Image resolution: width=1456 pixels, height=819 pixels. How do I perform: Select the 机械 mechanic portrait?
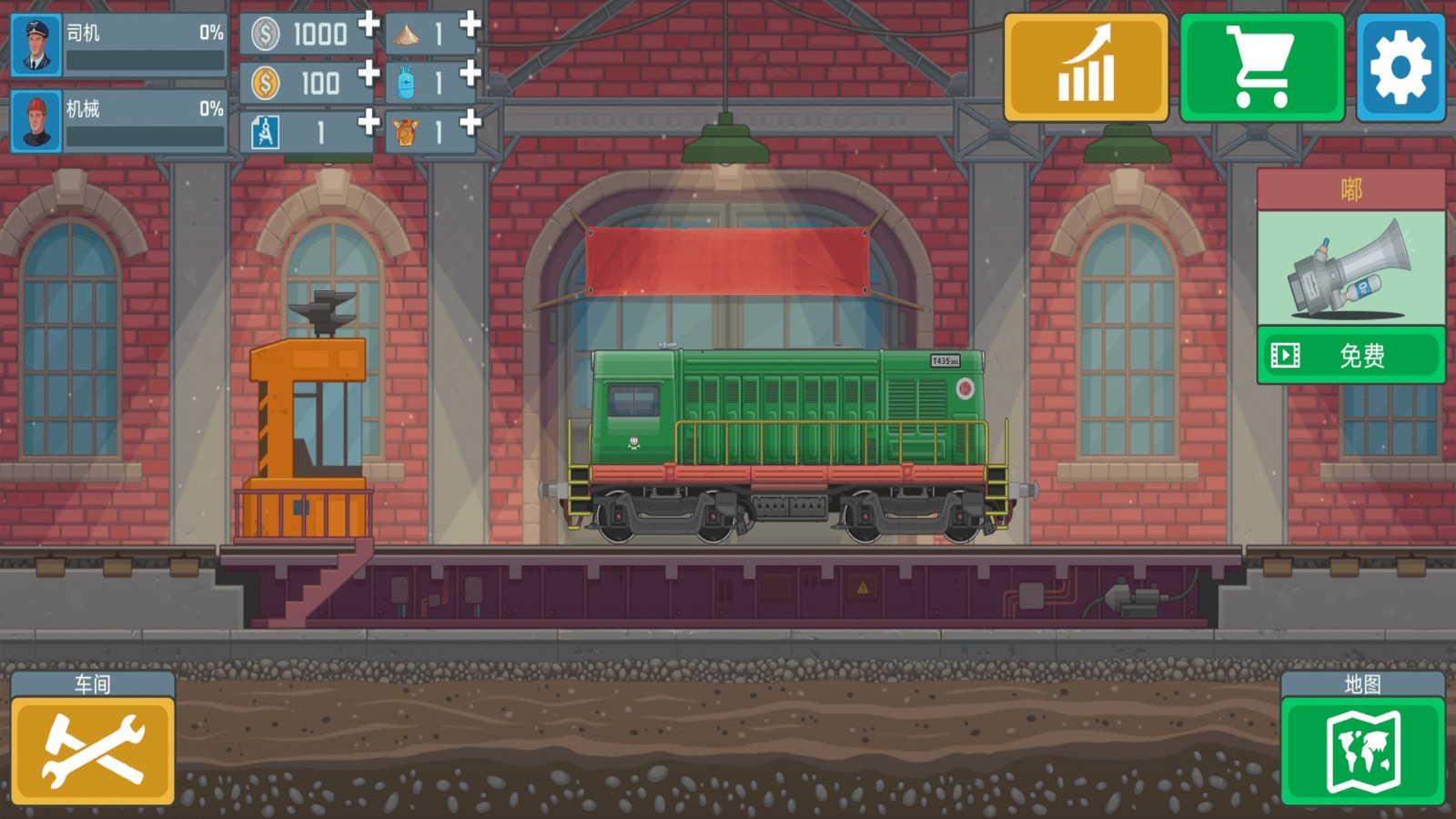(x=36, y=121)
